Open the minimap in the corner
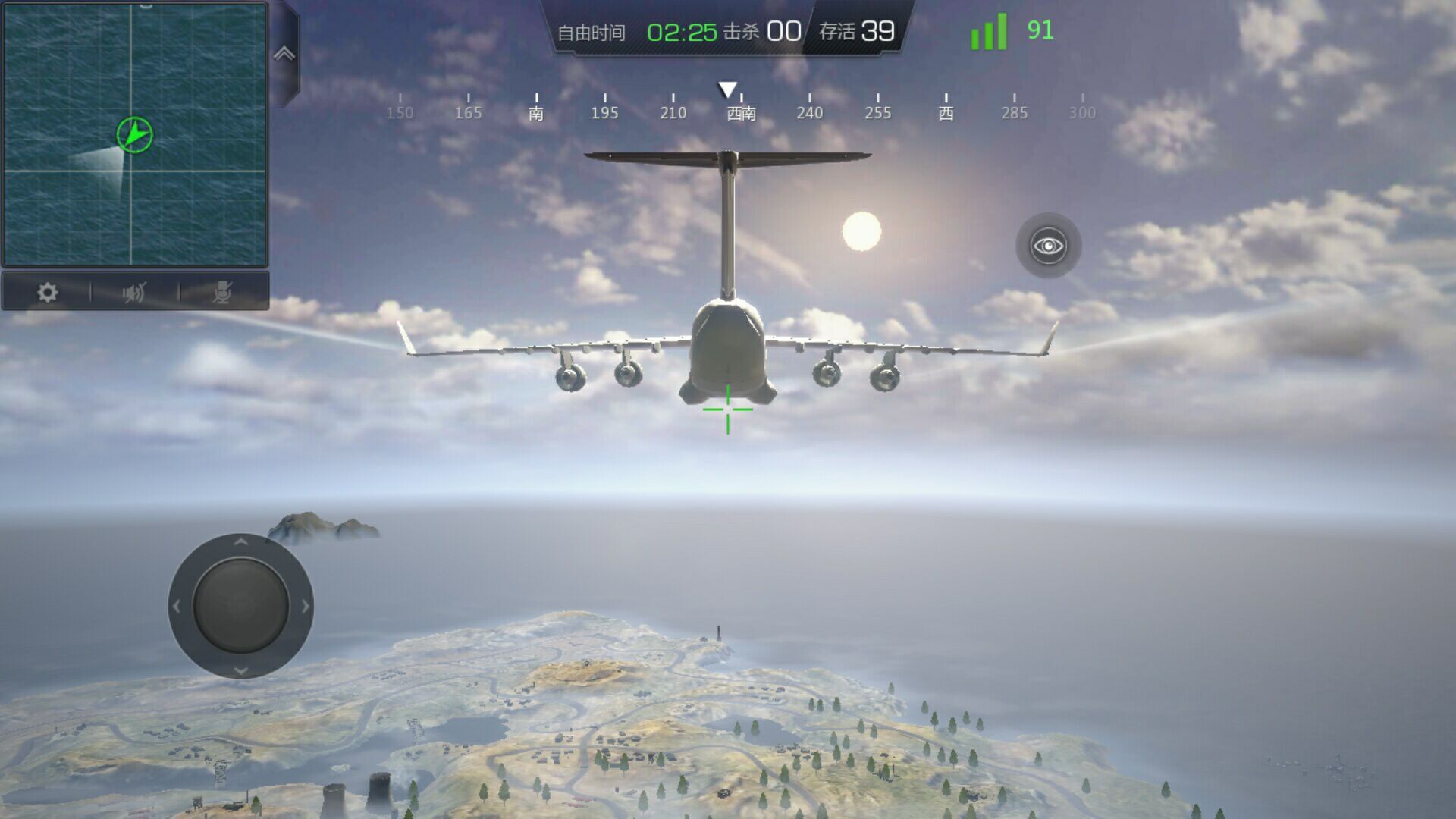 (x=135, y=135)
